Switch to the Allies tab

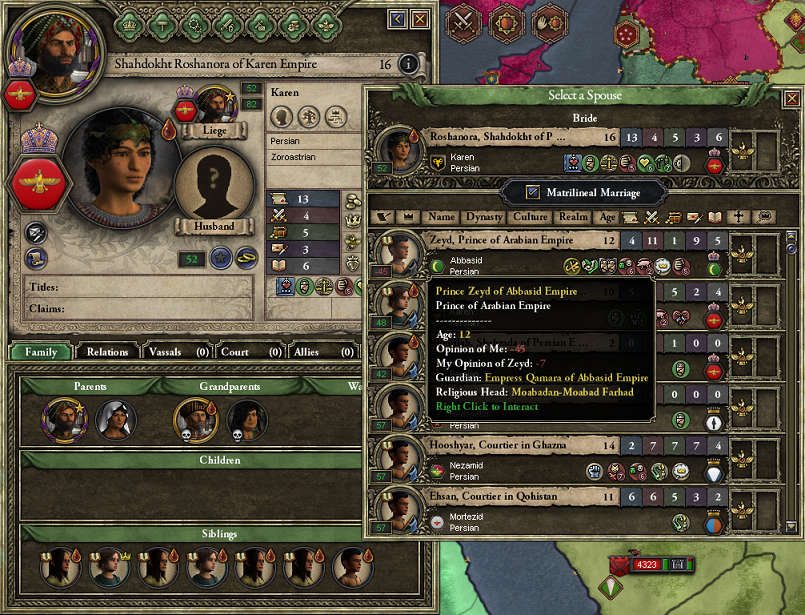319,352
